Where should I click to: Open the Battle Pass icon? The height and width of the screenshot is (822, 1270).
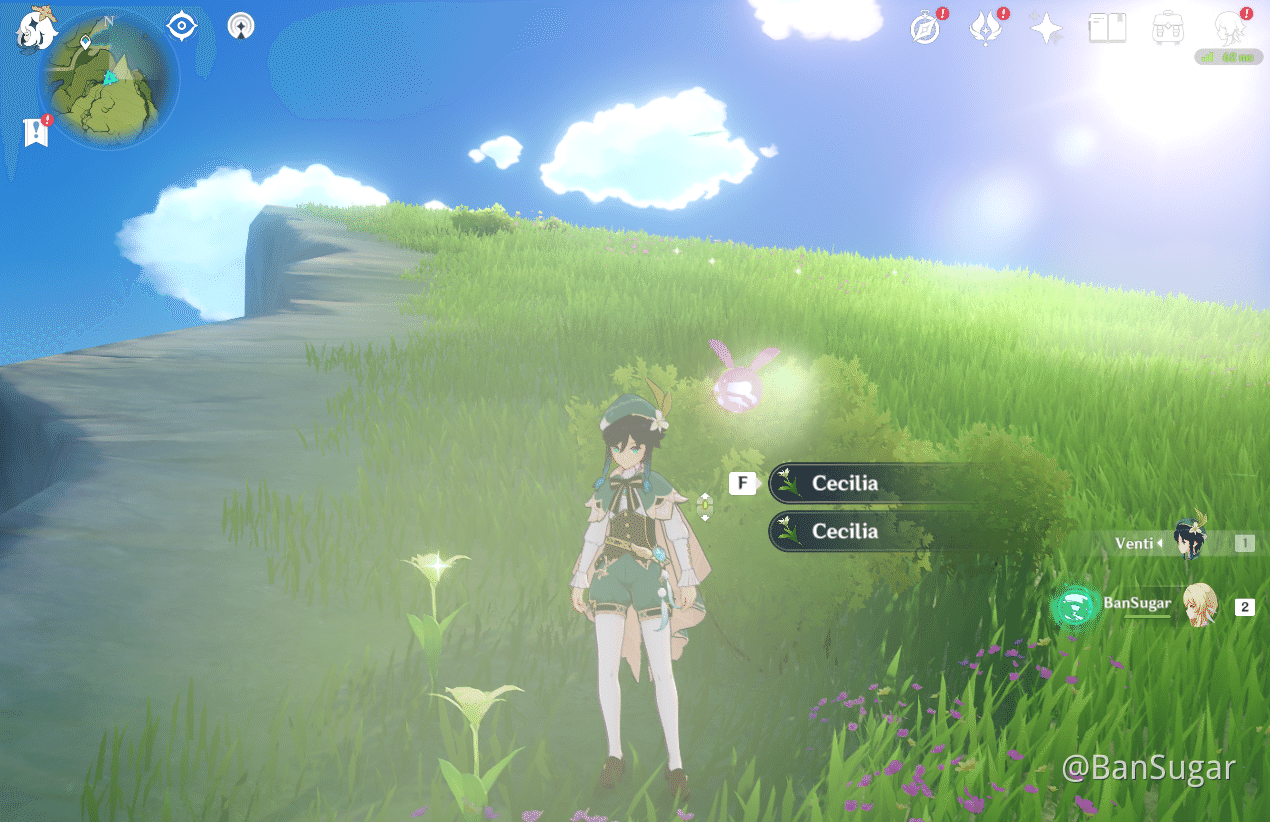[986, 29]
